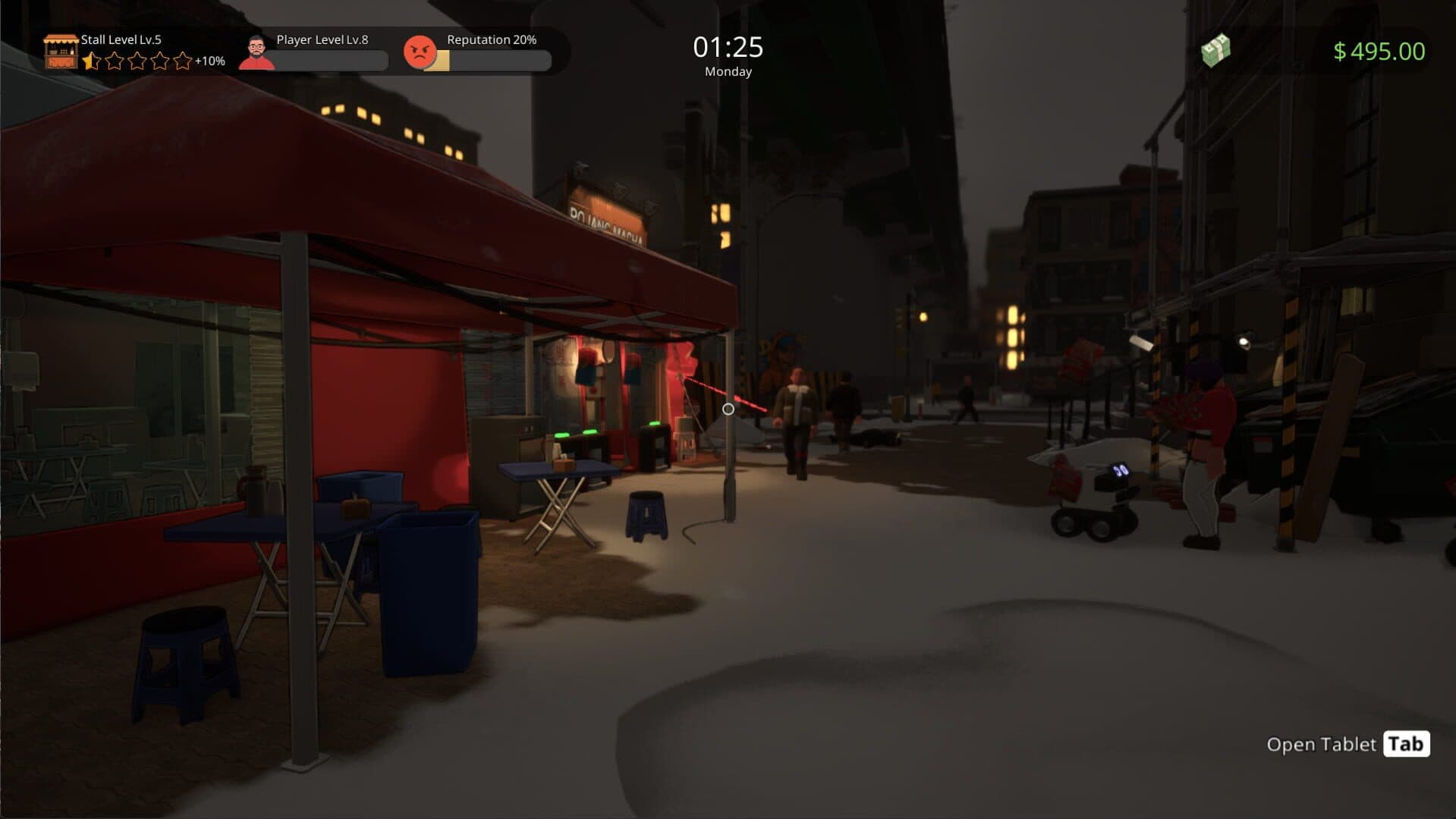Click the +10% bonus indicator near the stars
The image size is (1456, 819).
[x=211, y=61]
